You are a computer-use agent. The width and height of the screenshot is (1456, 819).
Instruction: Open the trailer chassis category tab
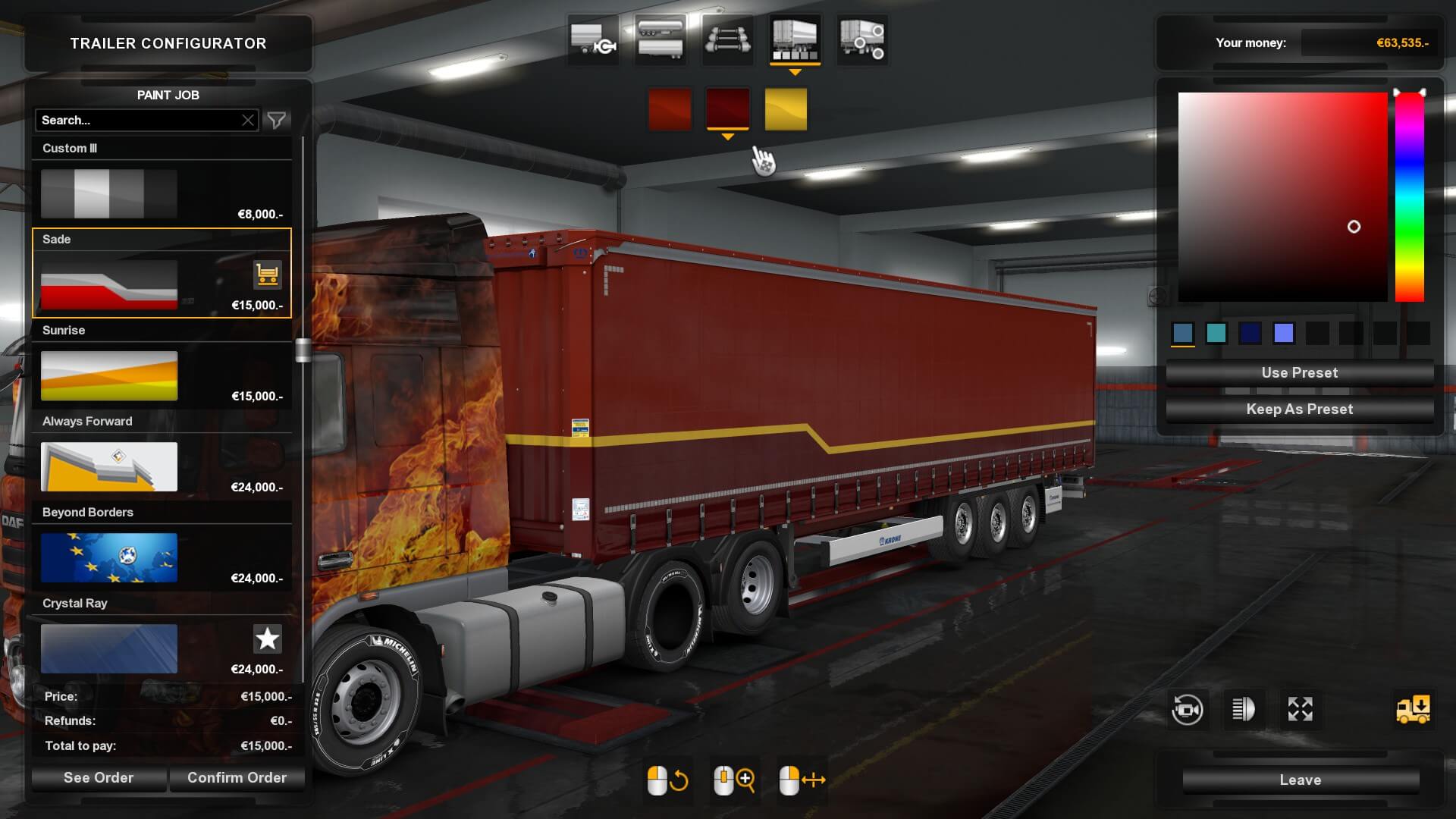point(727,39)
